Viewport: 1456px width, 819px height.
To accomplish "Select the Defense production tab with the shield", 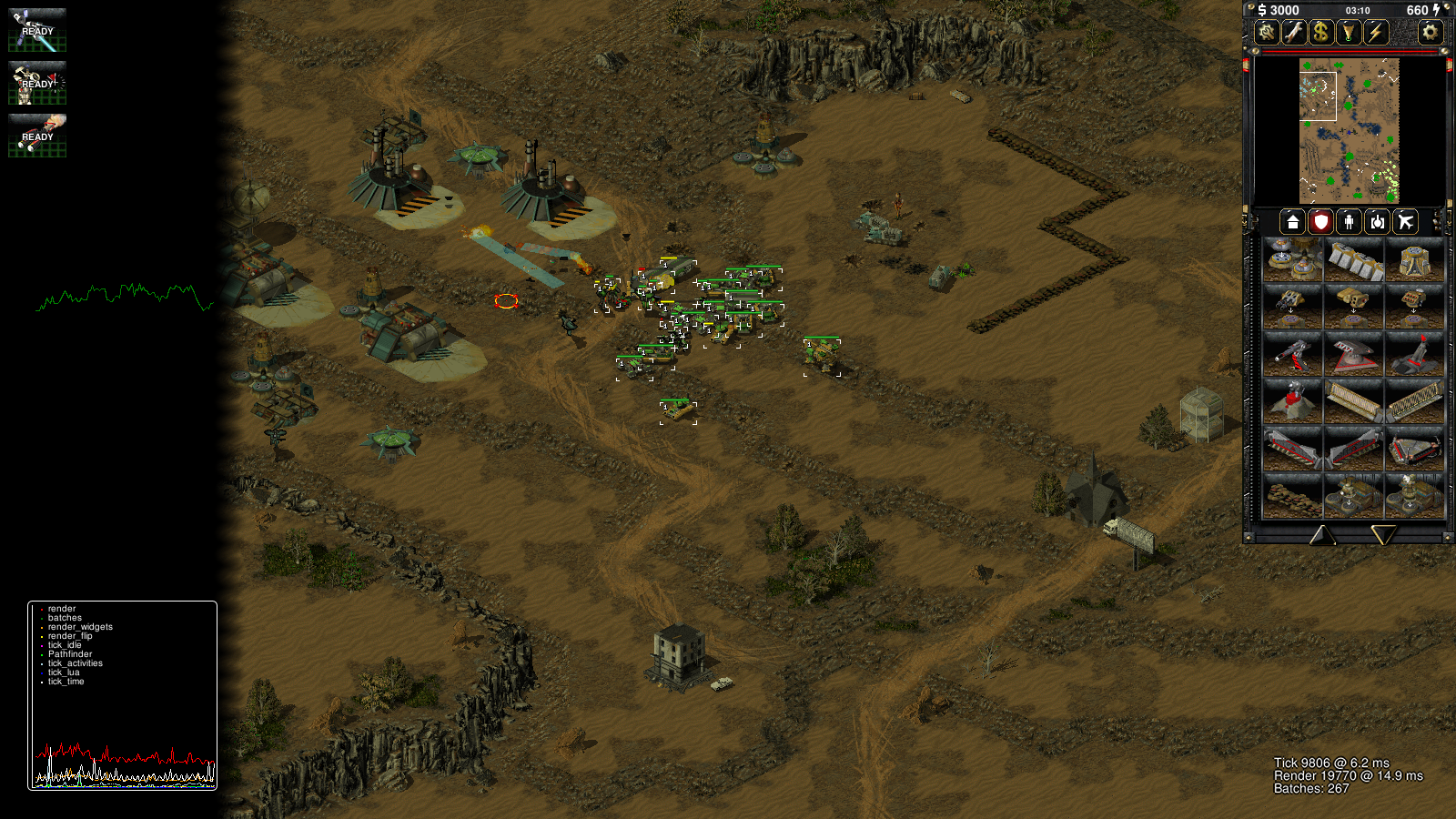I will pyautogui.click(x=1320, y=221).
